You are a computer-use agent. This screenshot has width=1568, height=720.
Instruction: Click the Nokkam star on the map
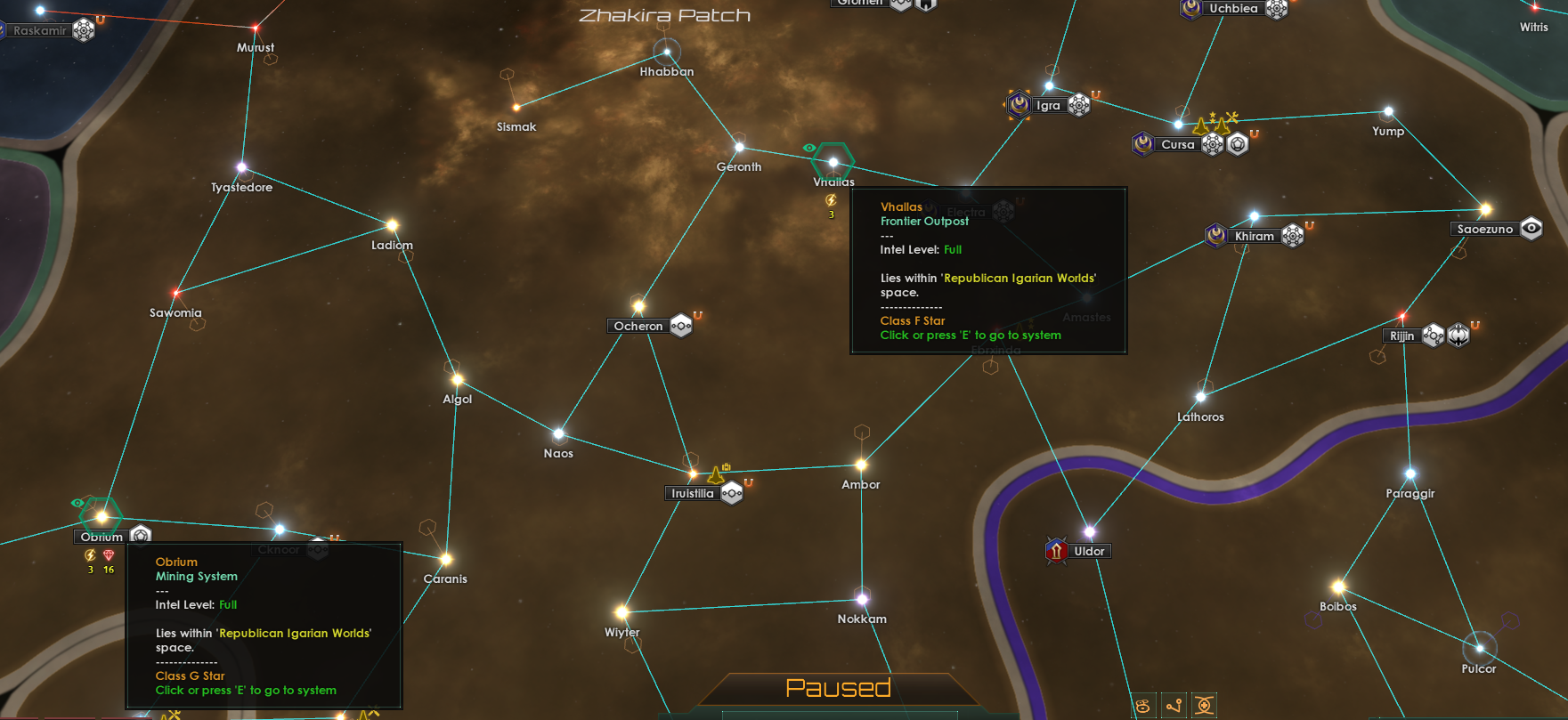(861, 597)
